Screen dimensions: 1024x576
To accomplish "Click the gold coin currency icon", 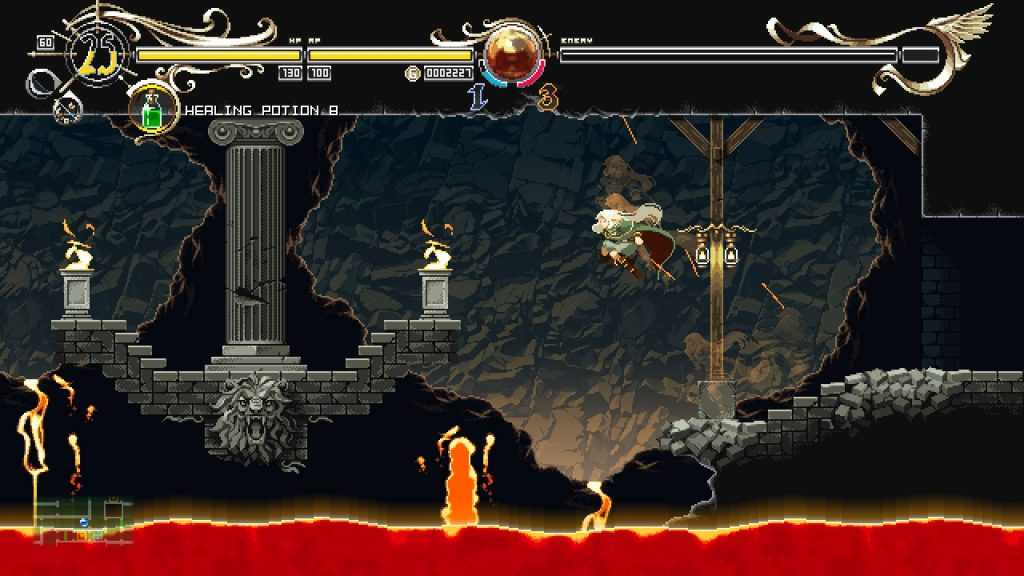I will pyautogui.click(x=412, y=73).
